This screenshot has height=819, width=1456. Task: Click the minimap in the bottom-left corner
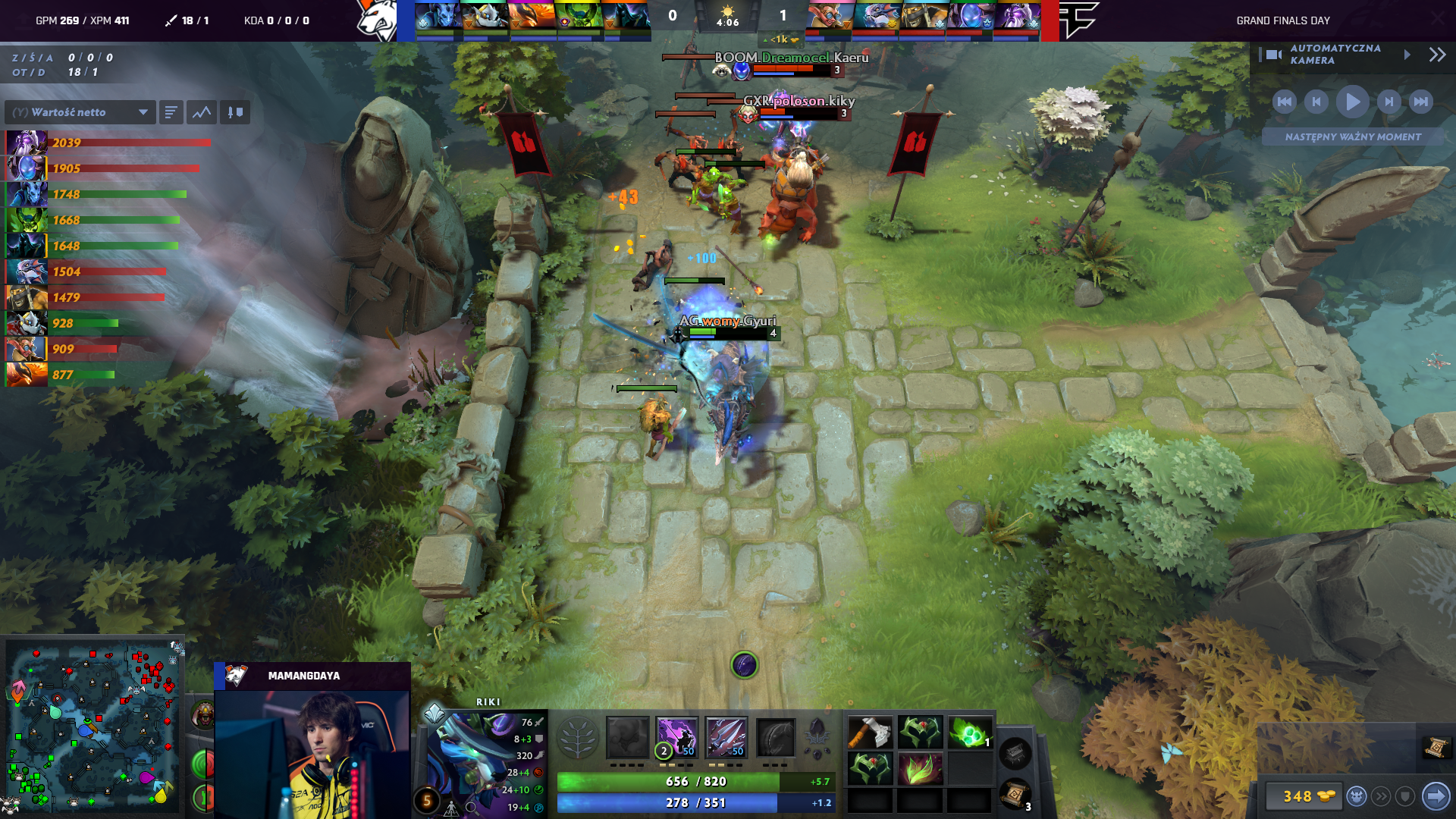tap(95, 724)
